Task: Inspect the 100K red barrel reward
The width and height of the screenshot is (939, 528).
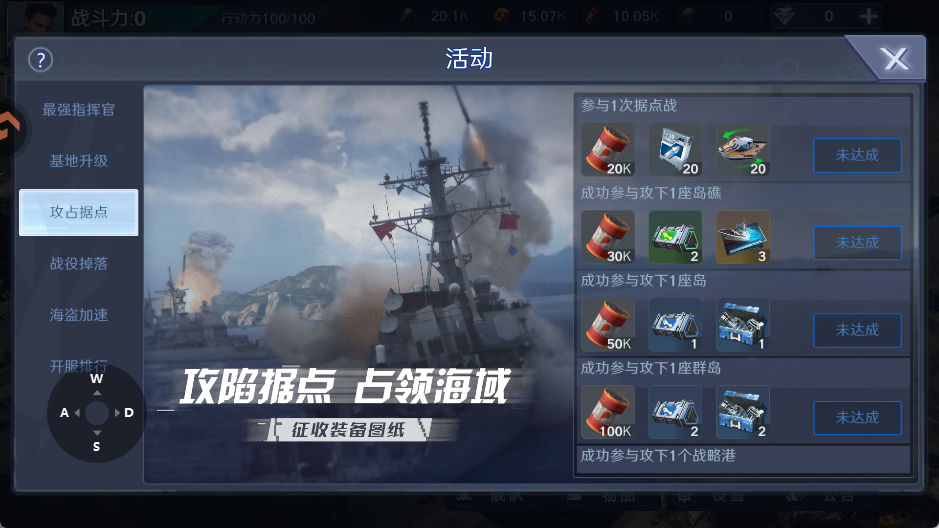Action: [x=607, y=412]
